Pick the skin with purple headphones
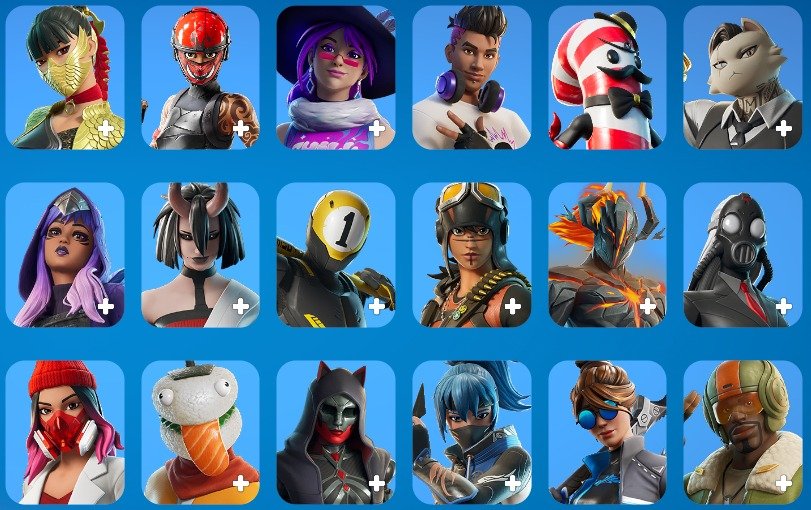This screenshot has width=811, height=510. coord(472,77)
